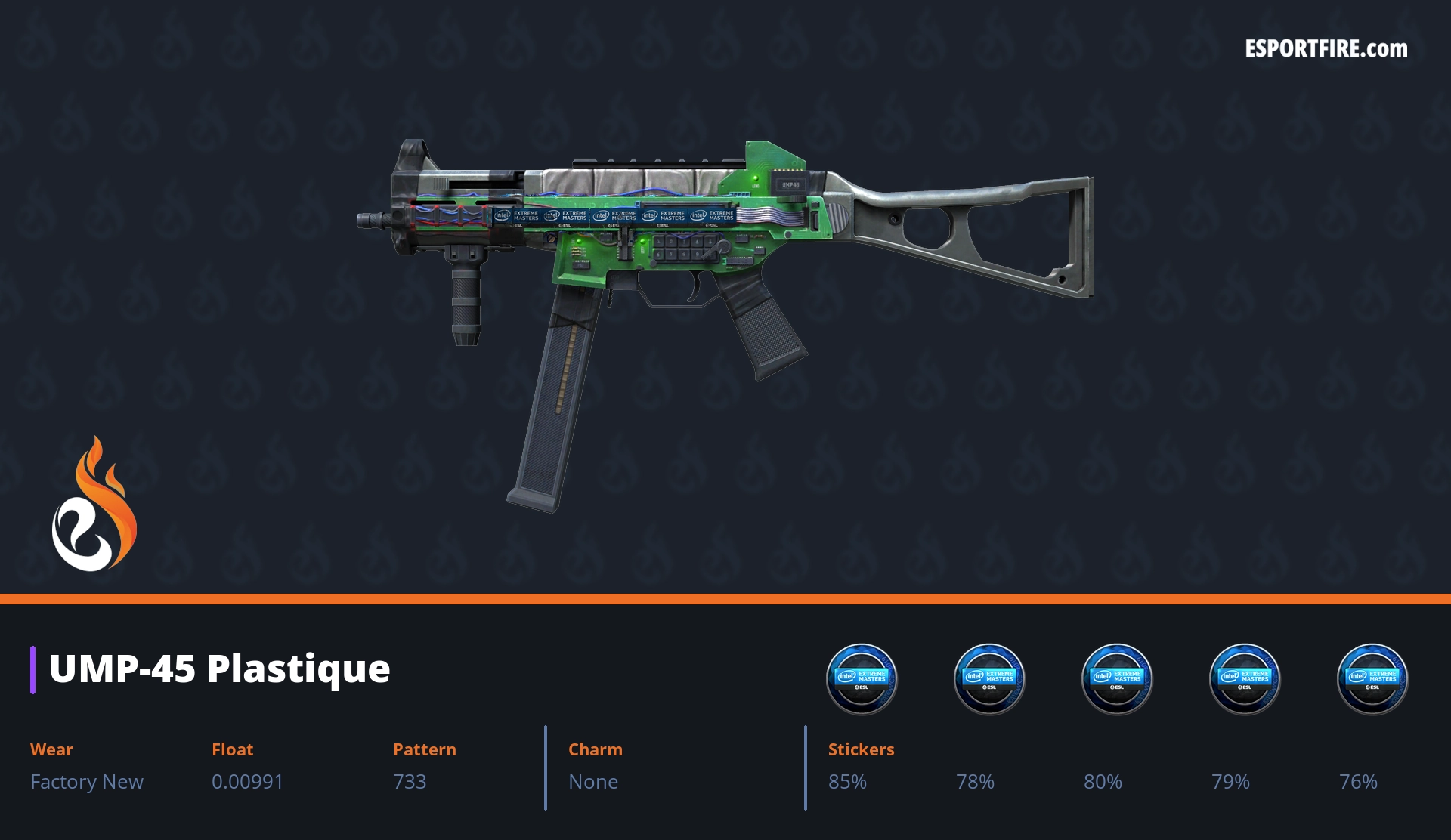View the sticker icon above 76%
This screenshot has width=1451, height=840.
(1372, 678)
